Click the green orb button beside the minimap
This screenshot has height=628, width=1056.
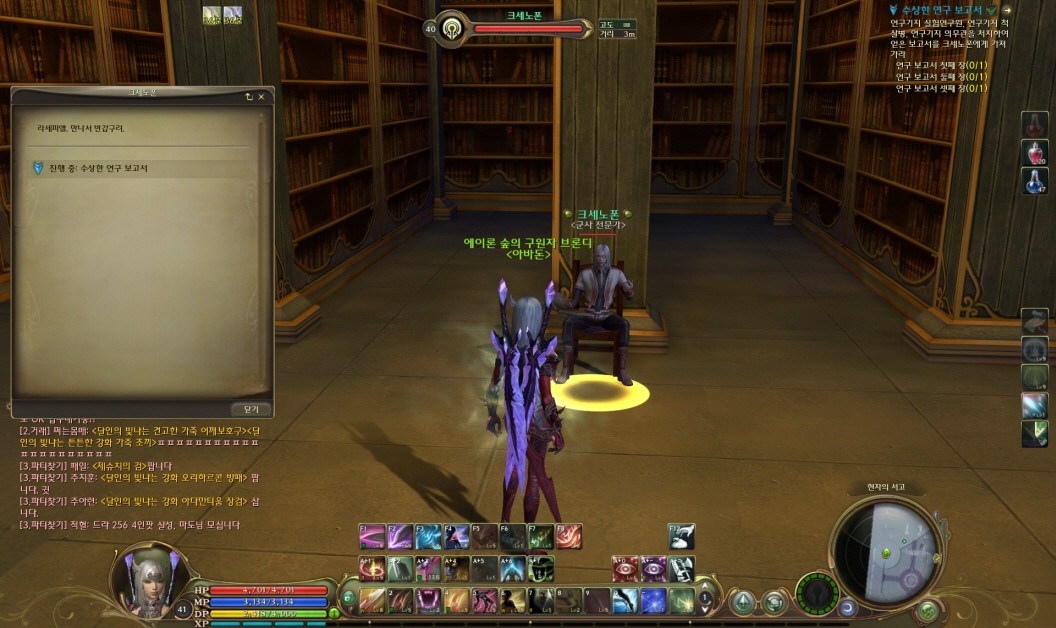tap(927, 608)
